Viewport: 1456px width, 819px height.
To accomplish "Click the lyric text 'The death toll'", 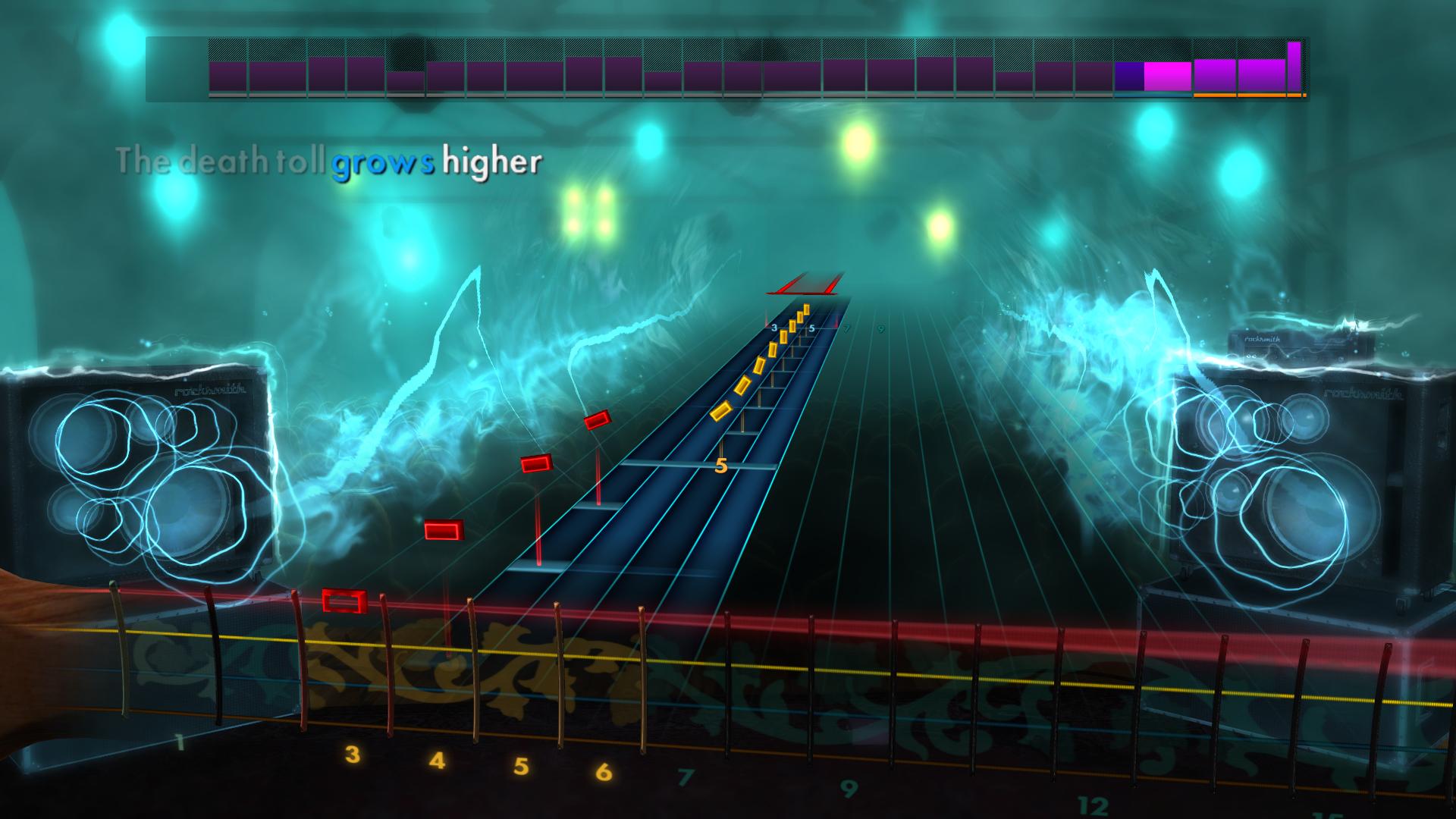I will [220, 162].
